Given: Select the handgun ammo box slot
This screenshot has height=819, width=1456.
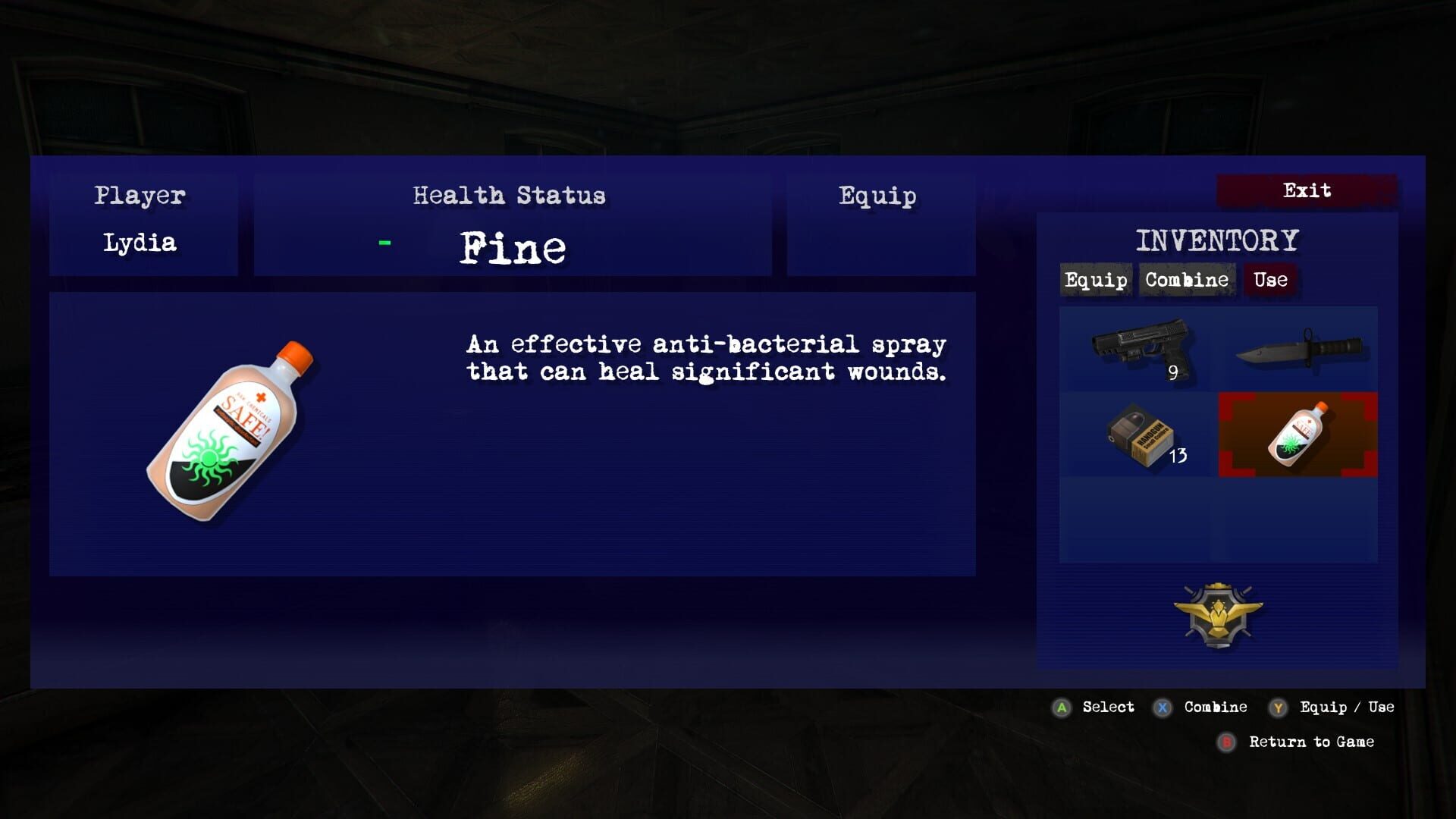Looking at the screenshot, I should coord(1138,435).
